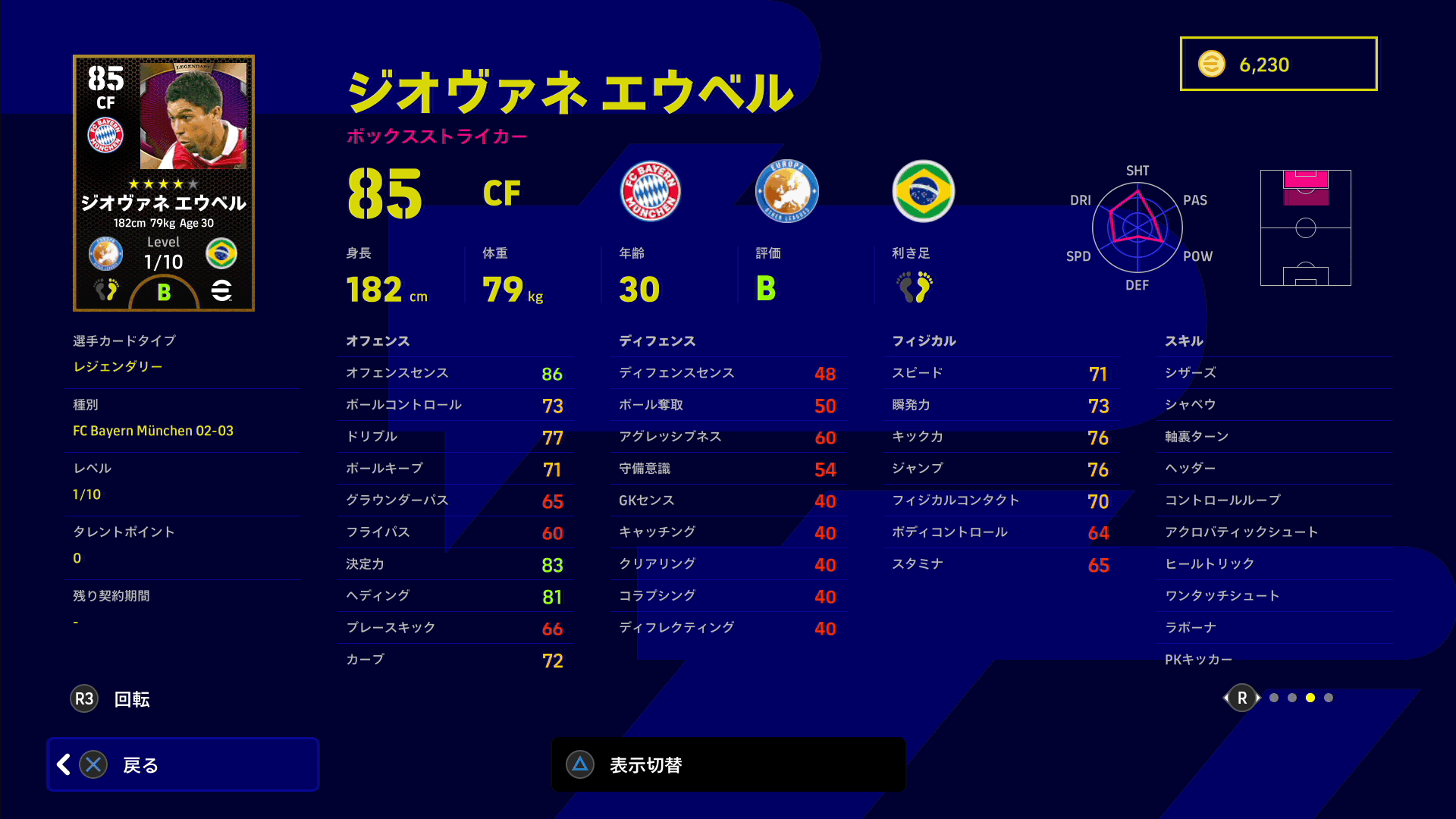The width and height of the screenshot is (1456, 819).
Task: Go back with the 戻る button
Action: pos(182,764)
